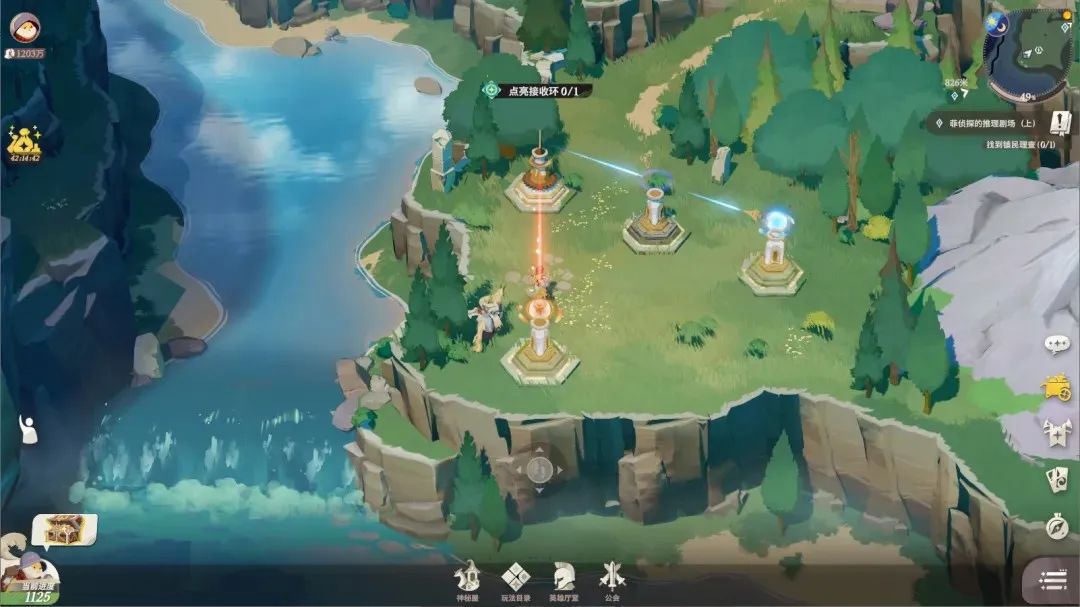Expand the list menu button
1080x607 pixels.
1052,580
